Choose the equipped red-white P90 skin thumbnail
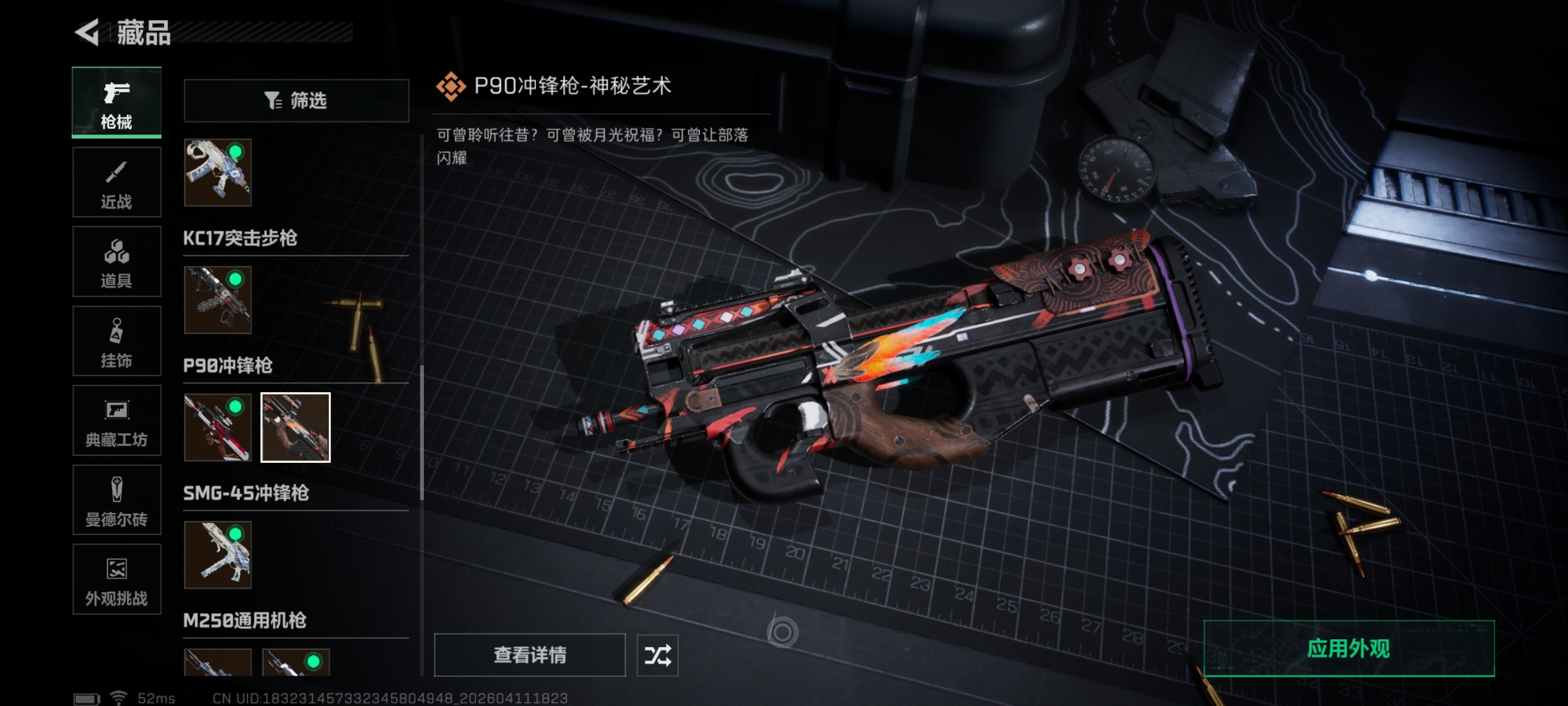The width and height of the screenshot is (1568, 706). [218, 427]
